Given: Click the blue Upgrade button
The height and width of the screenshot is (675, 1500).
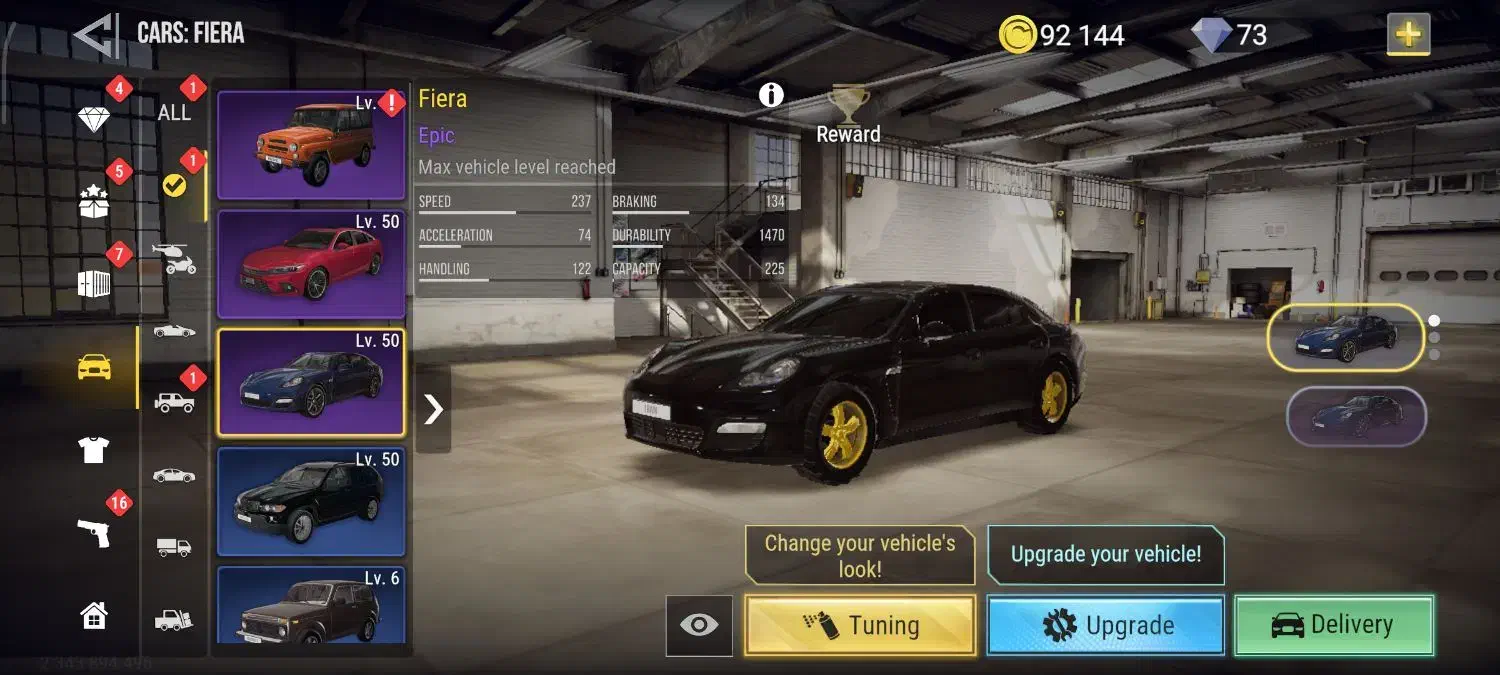Looking at the screenshot, I should click(1105, 626).
